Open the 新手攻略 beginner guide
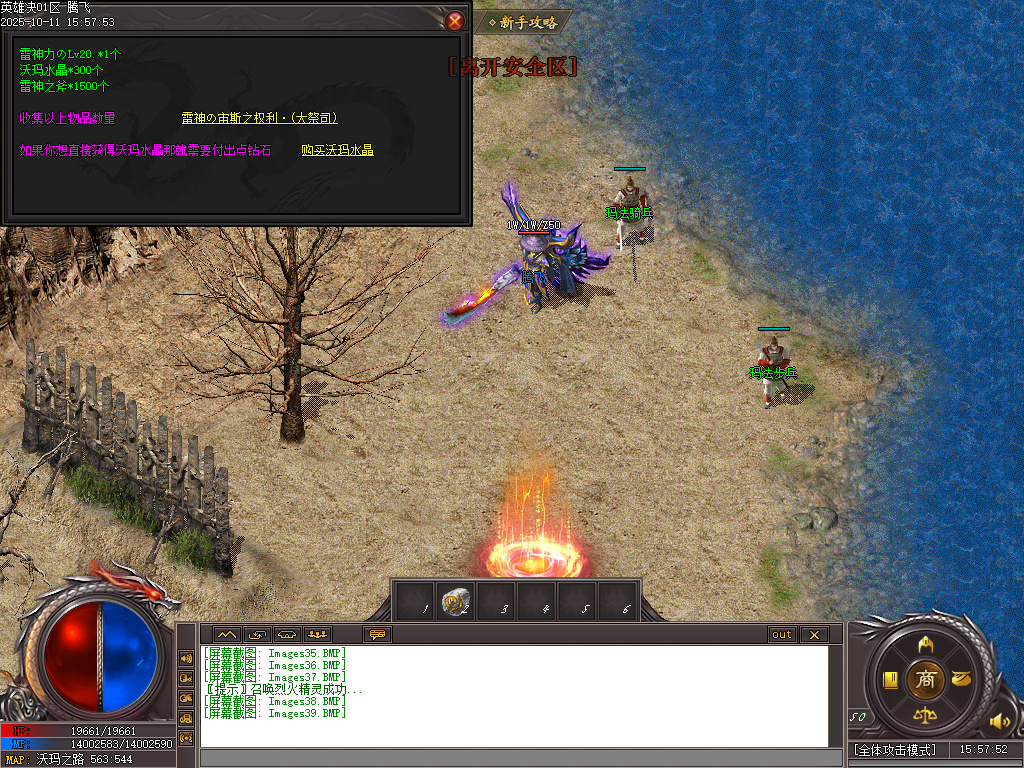 point(523,22)
